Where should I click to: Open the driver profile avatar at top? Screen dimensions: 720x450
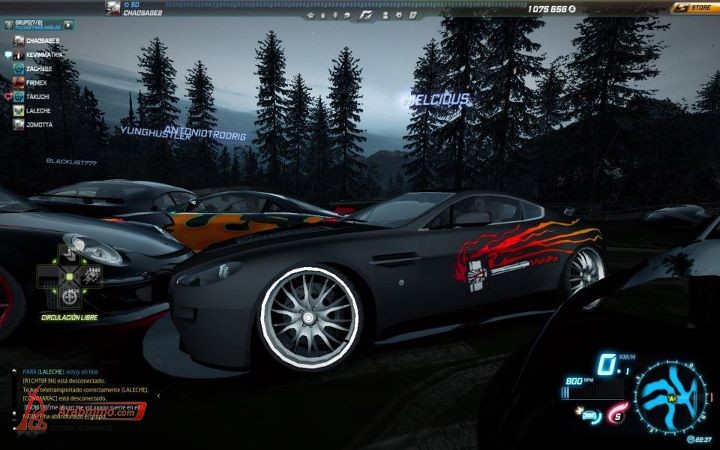(x=114, y=8)
